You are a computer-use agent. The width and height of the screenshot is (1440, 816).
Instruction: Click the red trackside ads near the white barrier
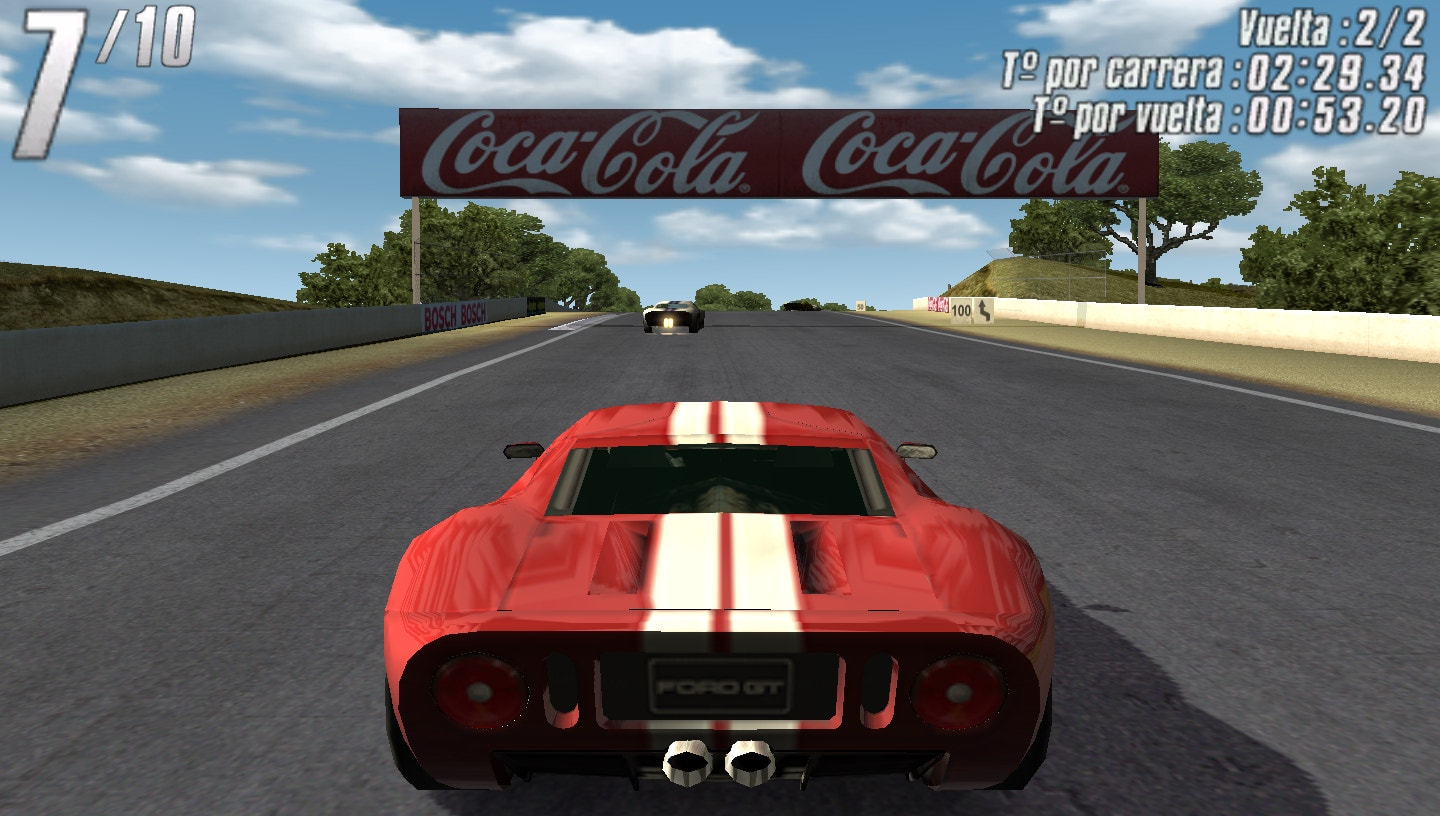938,305
